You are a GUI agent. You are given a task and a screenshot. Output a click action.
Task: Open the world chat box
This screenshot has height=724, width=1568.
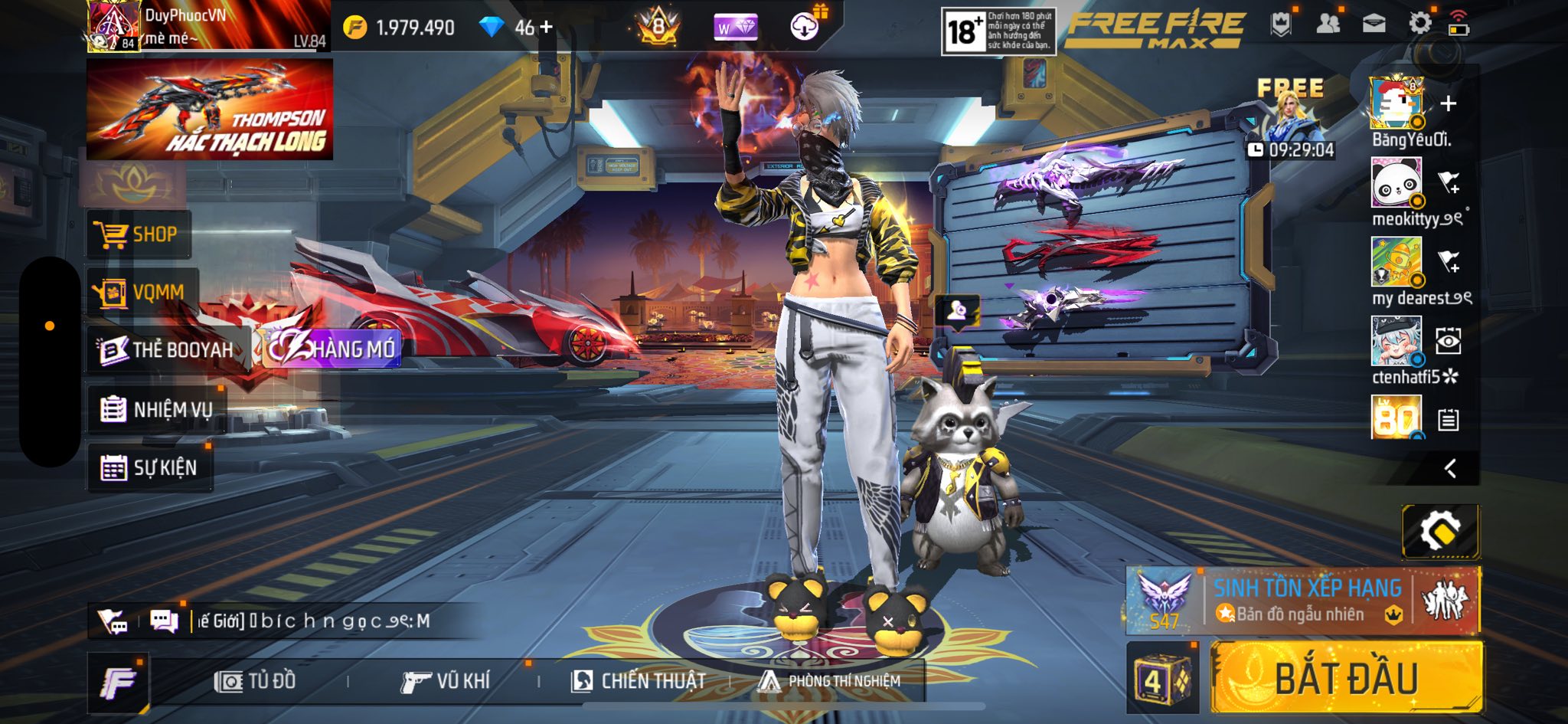[314, 621]
